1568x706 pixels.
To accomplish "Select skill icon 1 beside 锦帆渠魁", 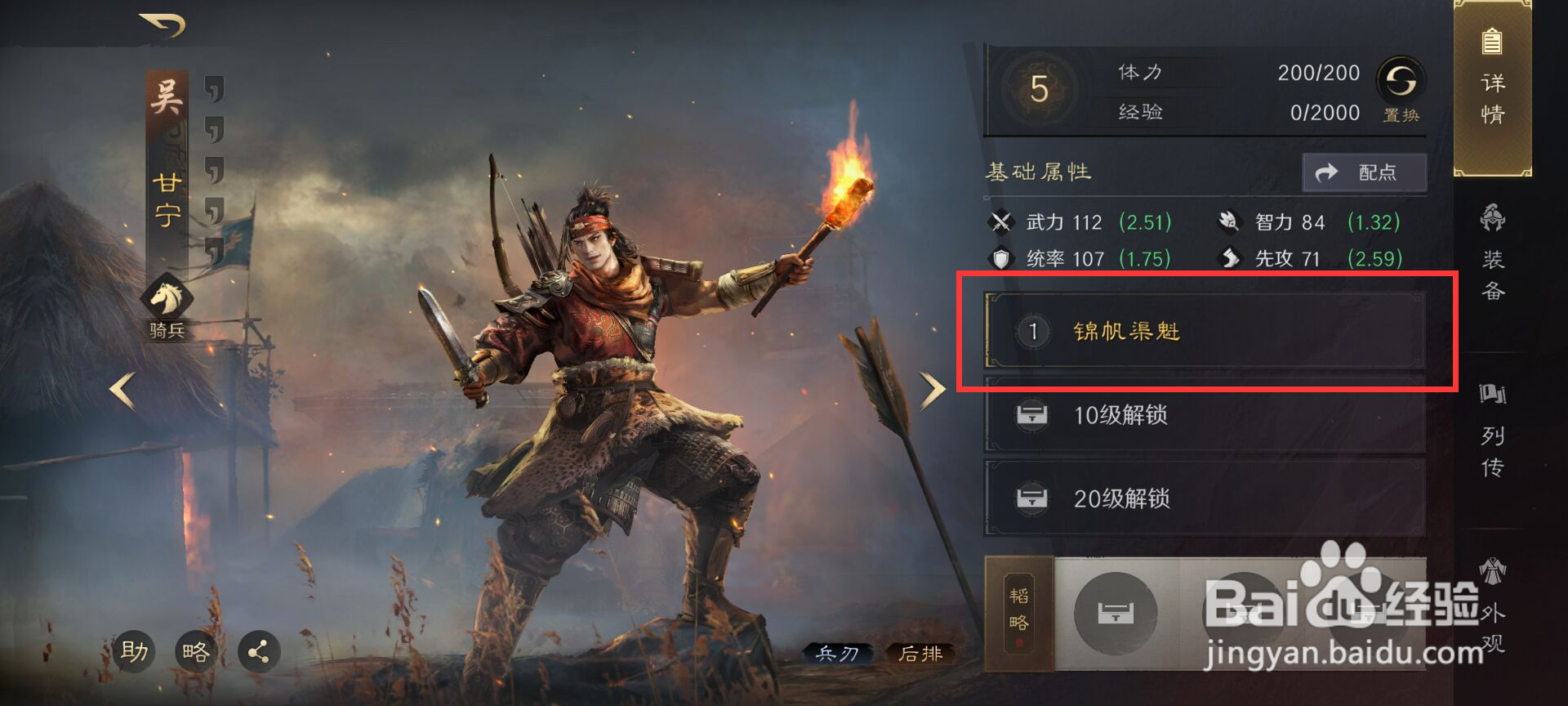I will tap(1032, 332).
